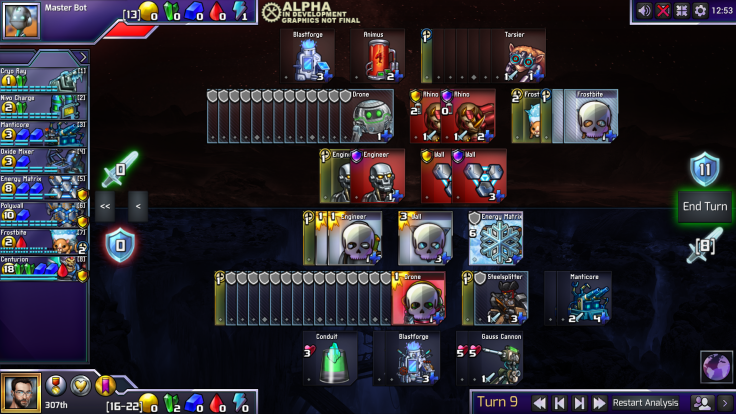The width and height of the screenshot is (736, 414).
Task: Open the players icon beside Restart Analysis
Action: (x=702, y=402)
